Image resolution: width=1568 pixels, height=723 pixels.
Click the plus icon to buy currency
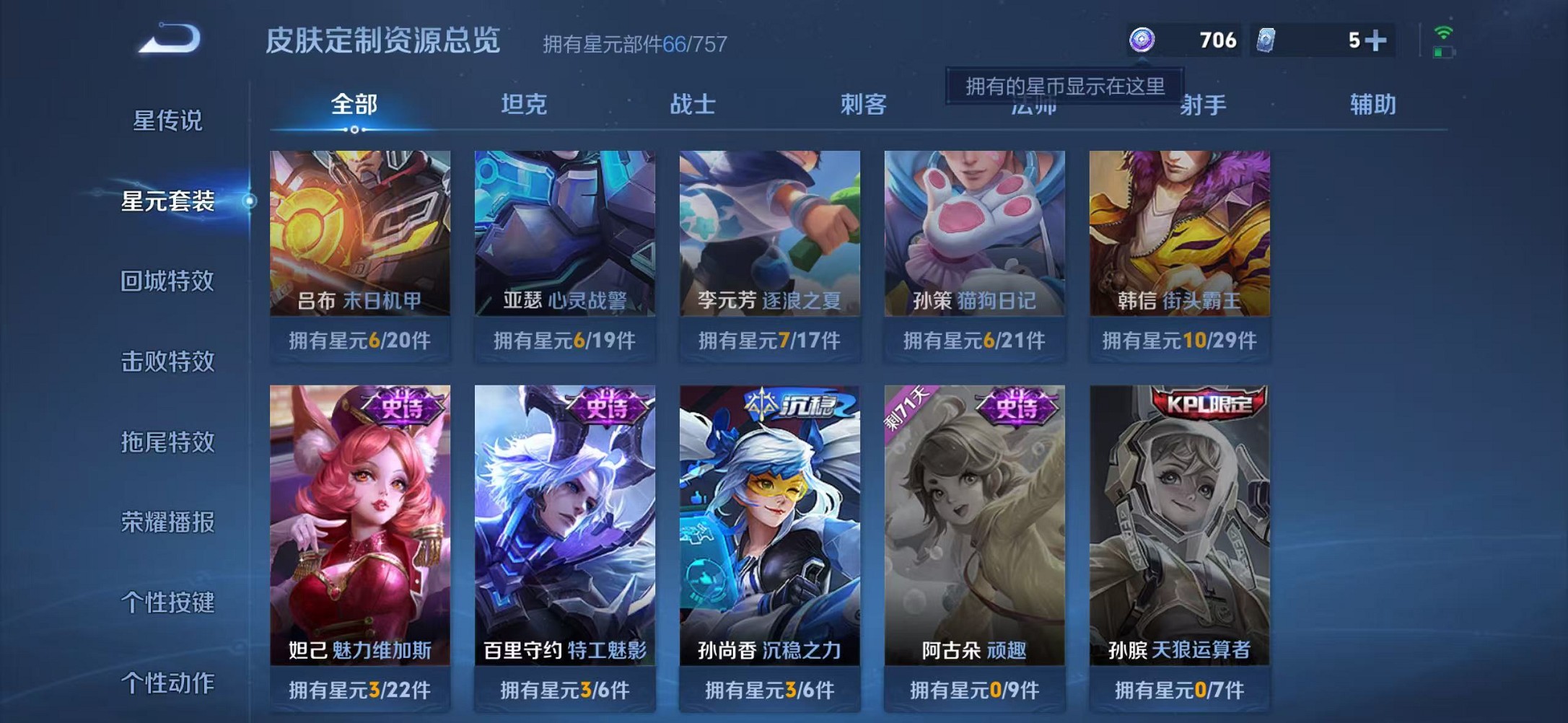[1382, 41]
